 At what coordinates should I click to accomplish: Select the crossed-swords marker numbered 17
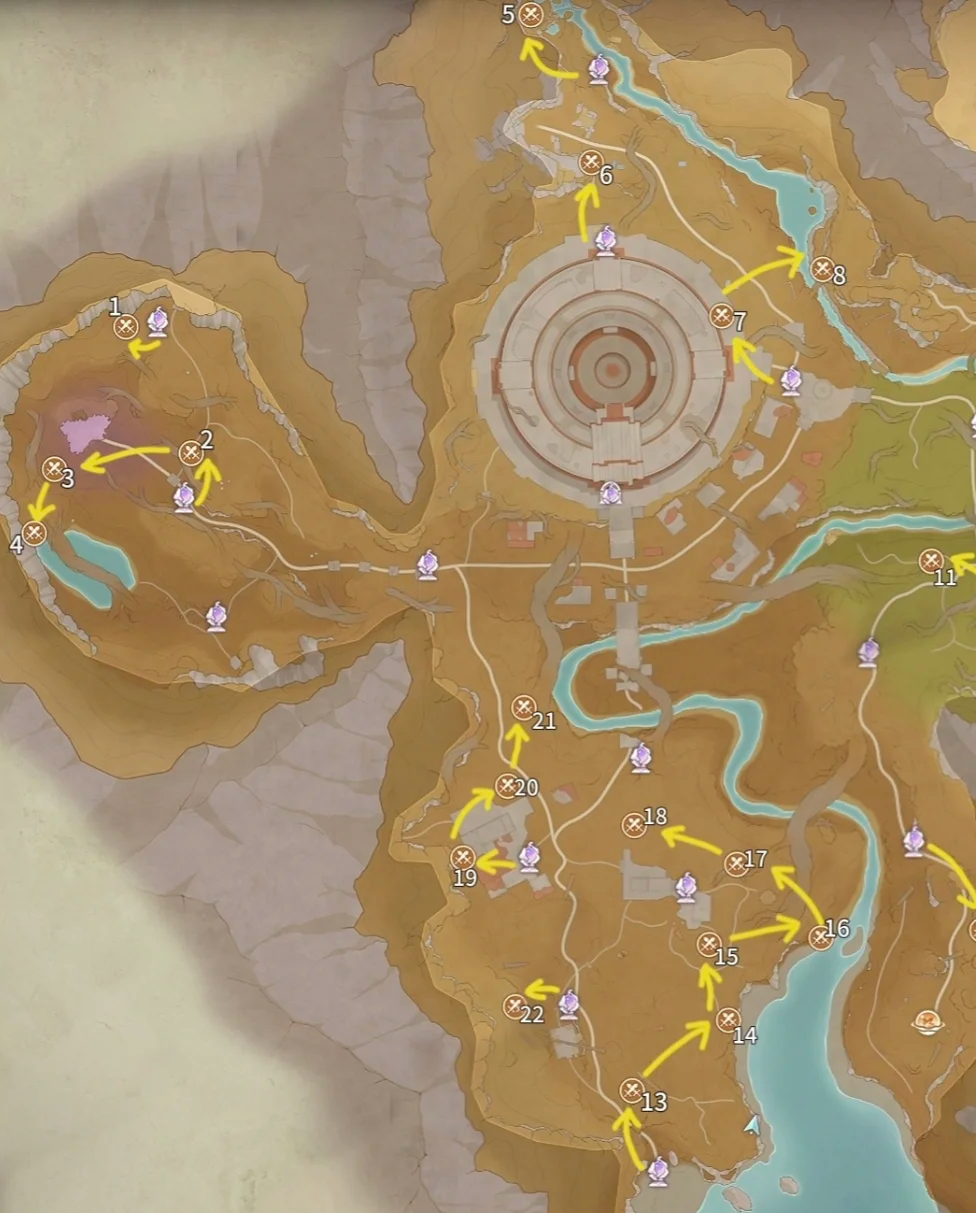737,864
